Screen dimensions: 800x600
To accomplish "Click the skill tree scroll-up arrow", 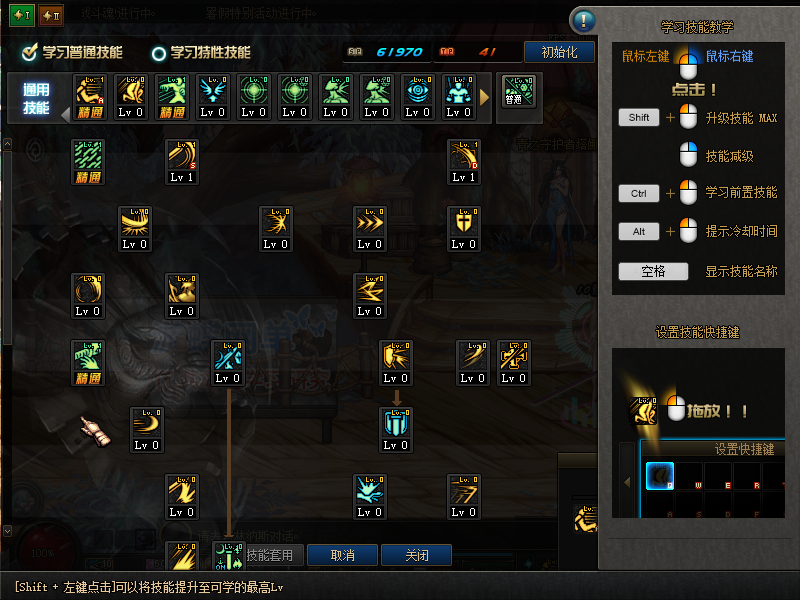I will pyautogui.click(x=7, y=144).
